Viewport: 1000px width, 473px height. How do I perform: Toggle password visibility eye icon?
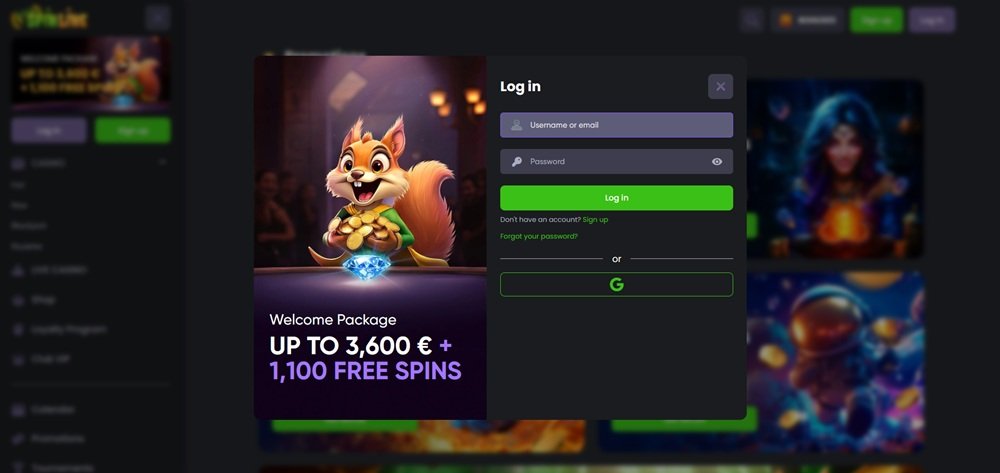point(717,161)
